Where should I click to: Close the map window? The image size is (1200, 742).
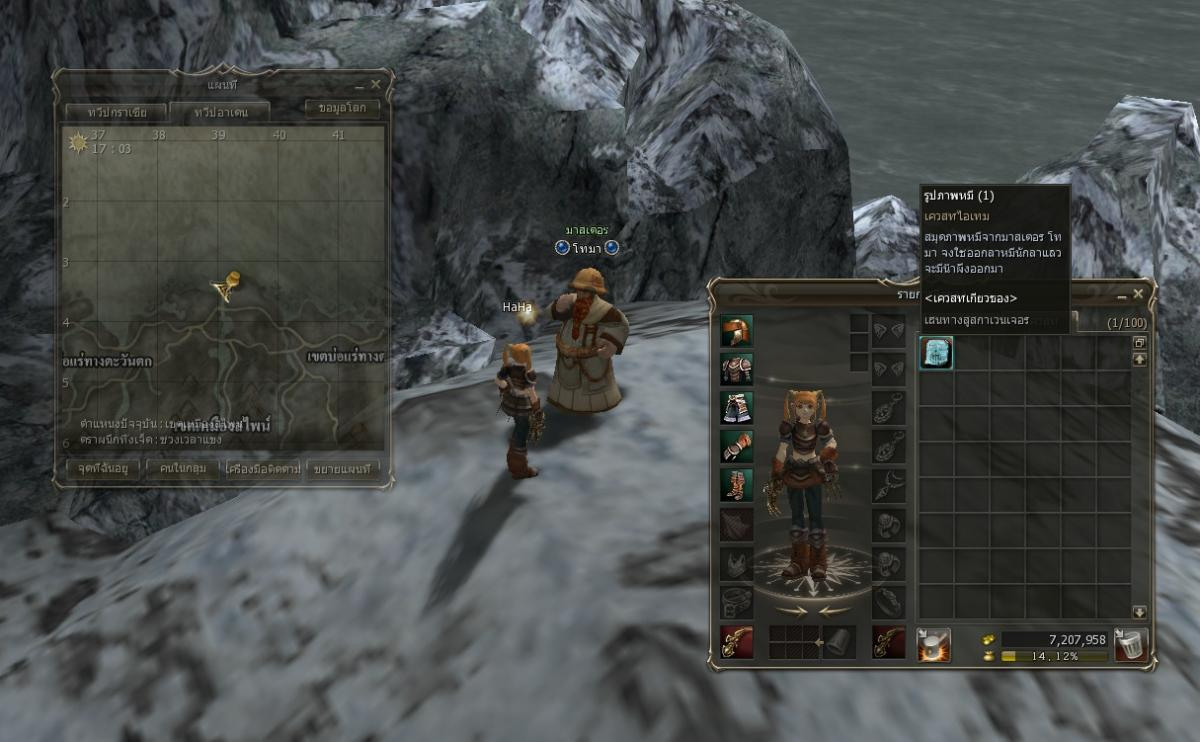376,85
